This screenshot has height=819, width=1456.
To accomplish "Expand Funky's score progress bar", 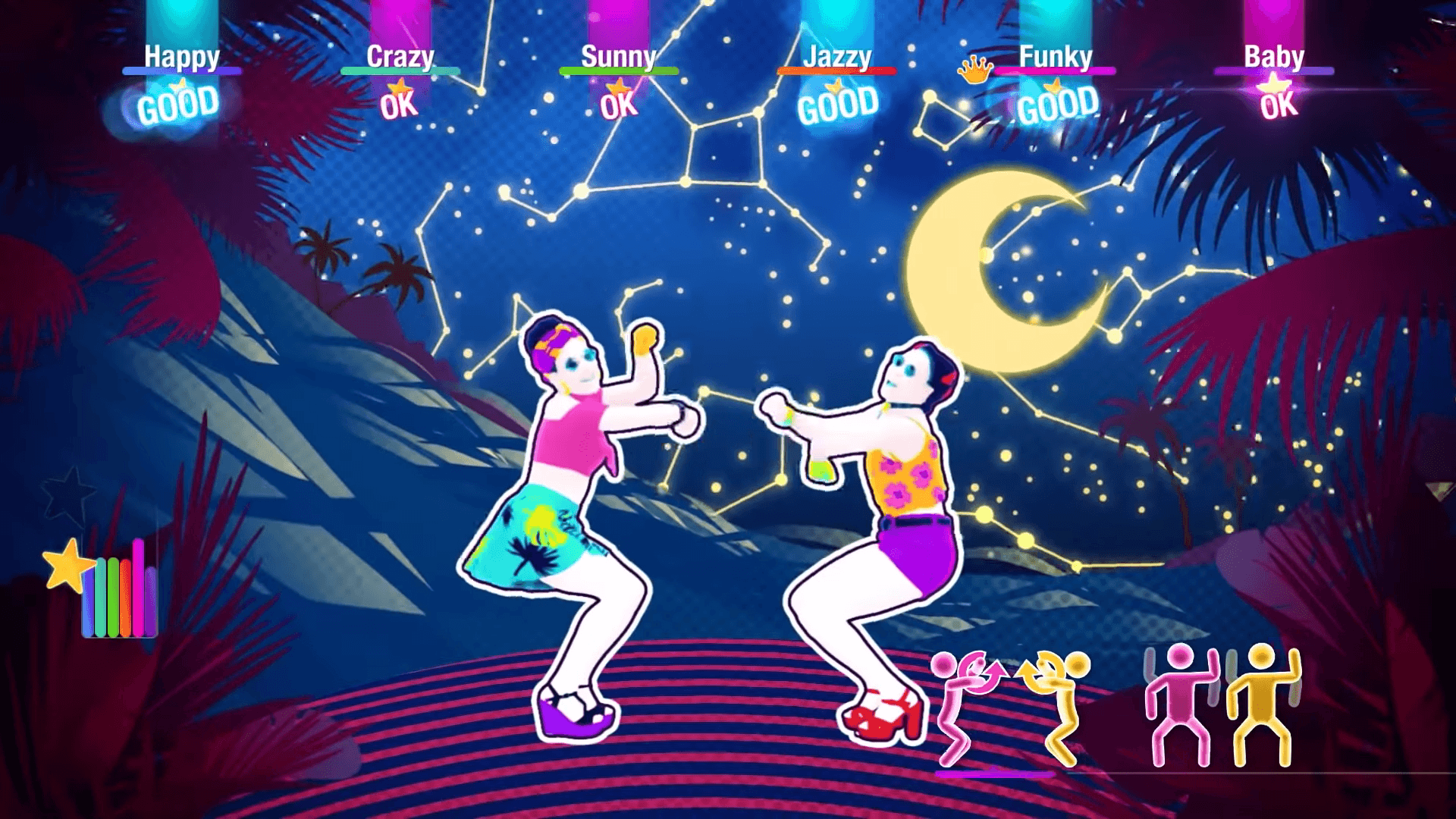I will [x=1054, y=70].
